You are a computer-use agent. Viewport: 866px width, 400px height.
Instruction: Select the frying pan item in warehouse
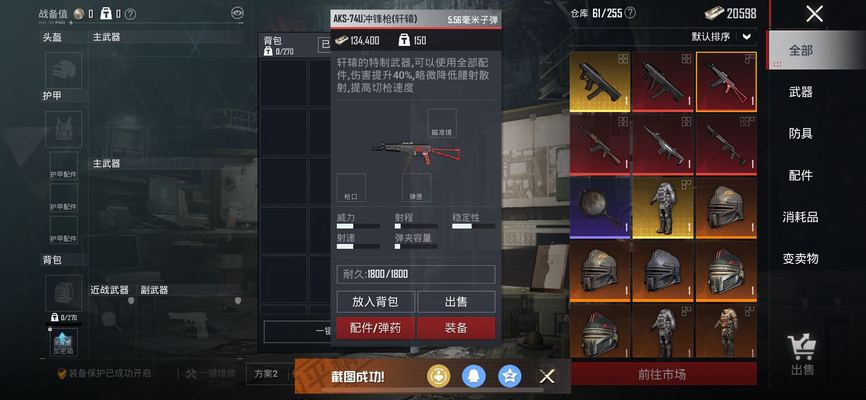coord(600,206)
